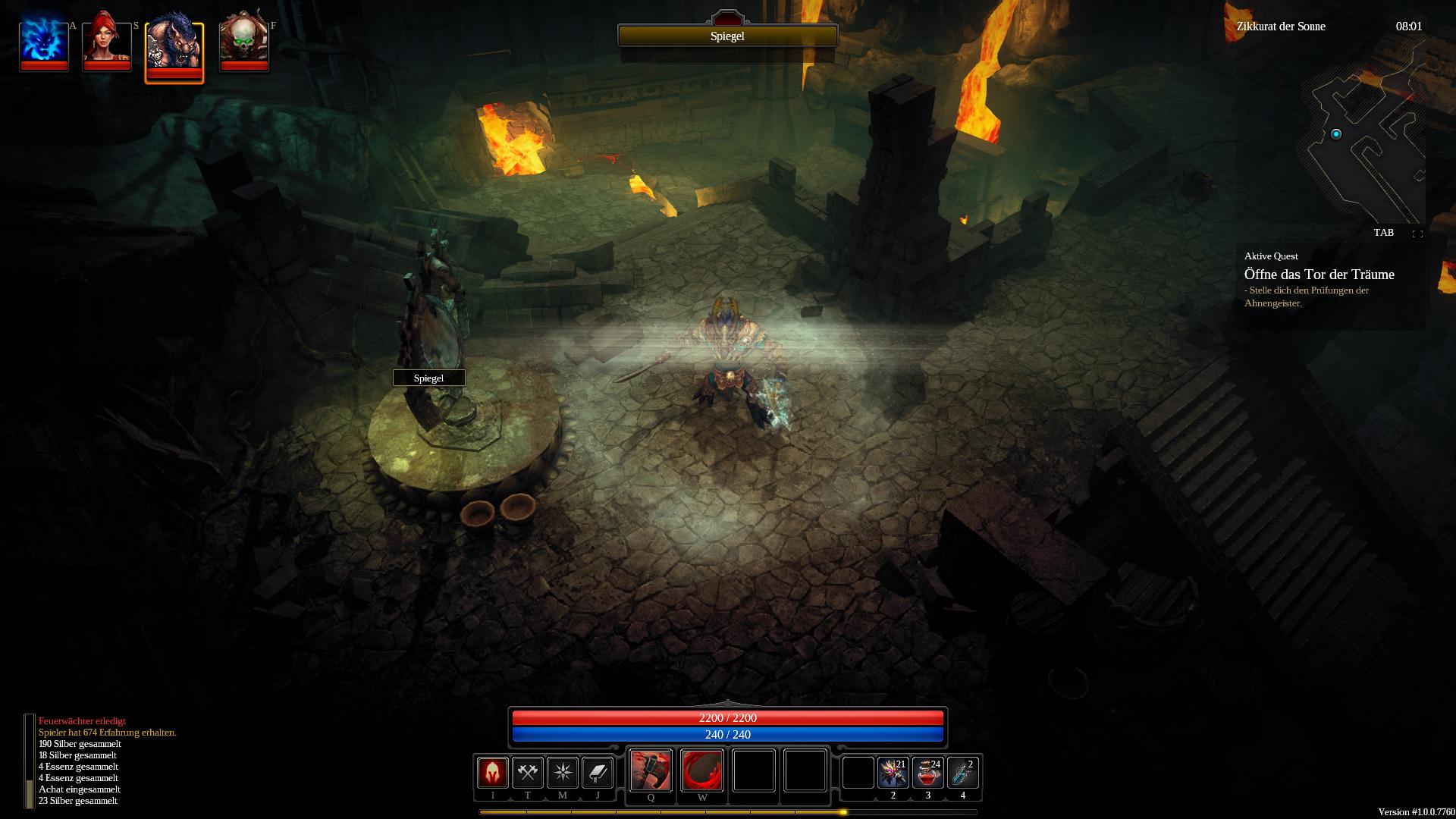Open the inventory via the helmet icon
1456x819 pixels.
(492, 773)
